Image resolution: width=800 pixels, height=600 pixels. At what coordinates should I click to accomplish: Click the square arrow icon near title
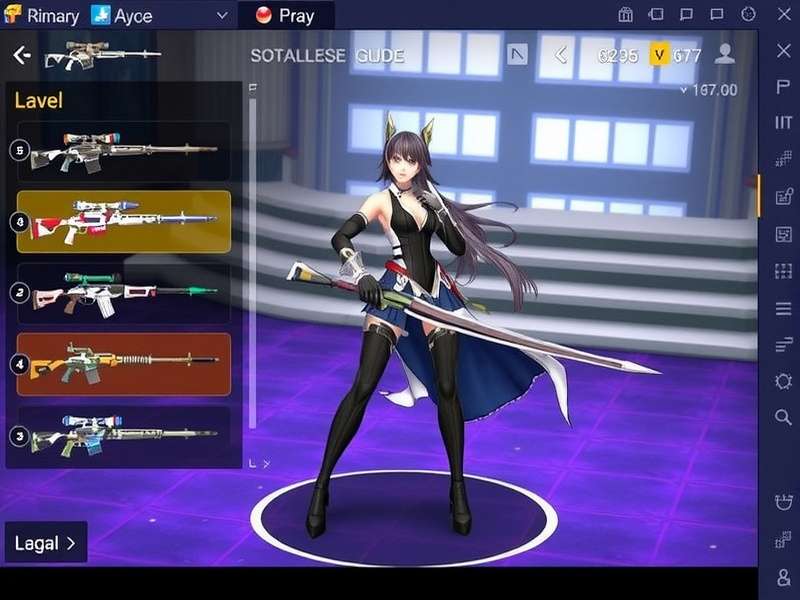(x=517, y=55)
